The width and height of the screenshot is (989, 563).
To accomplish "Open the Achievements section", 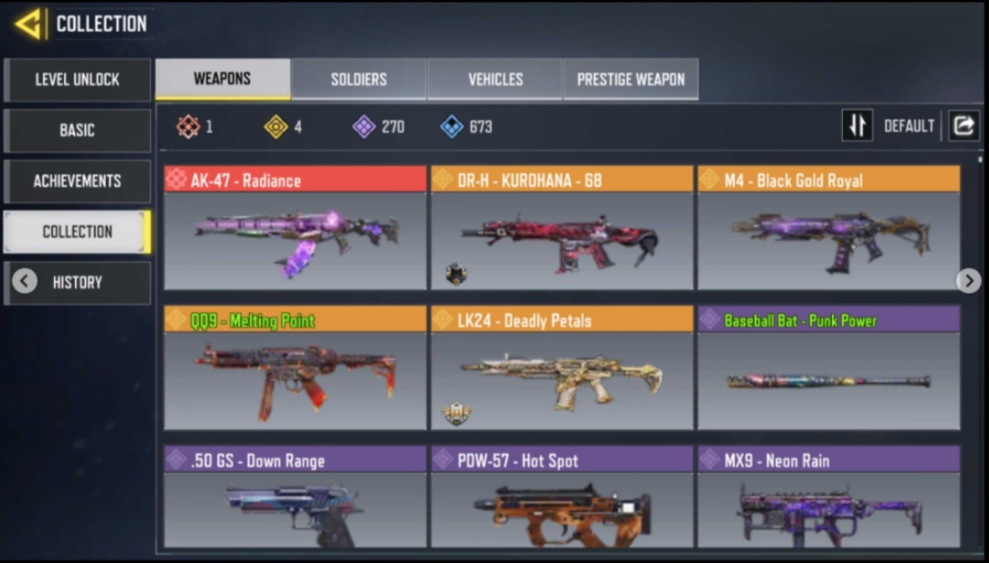I will 77,181.
